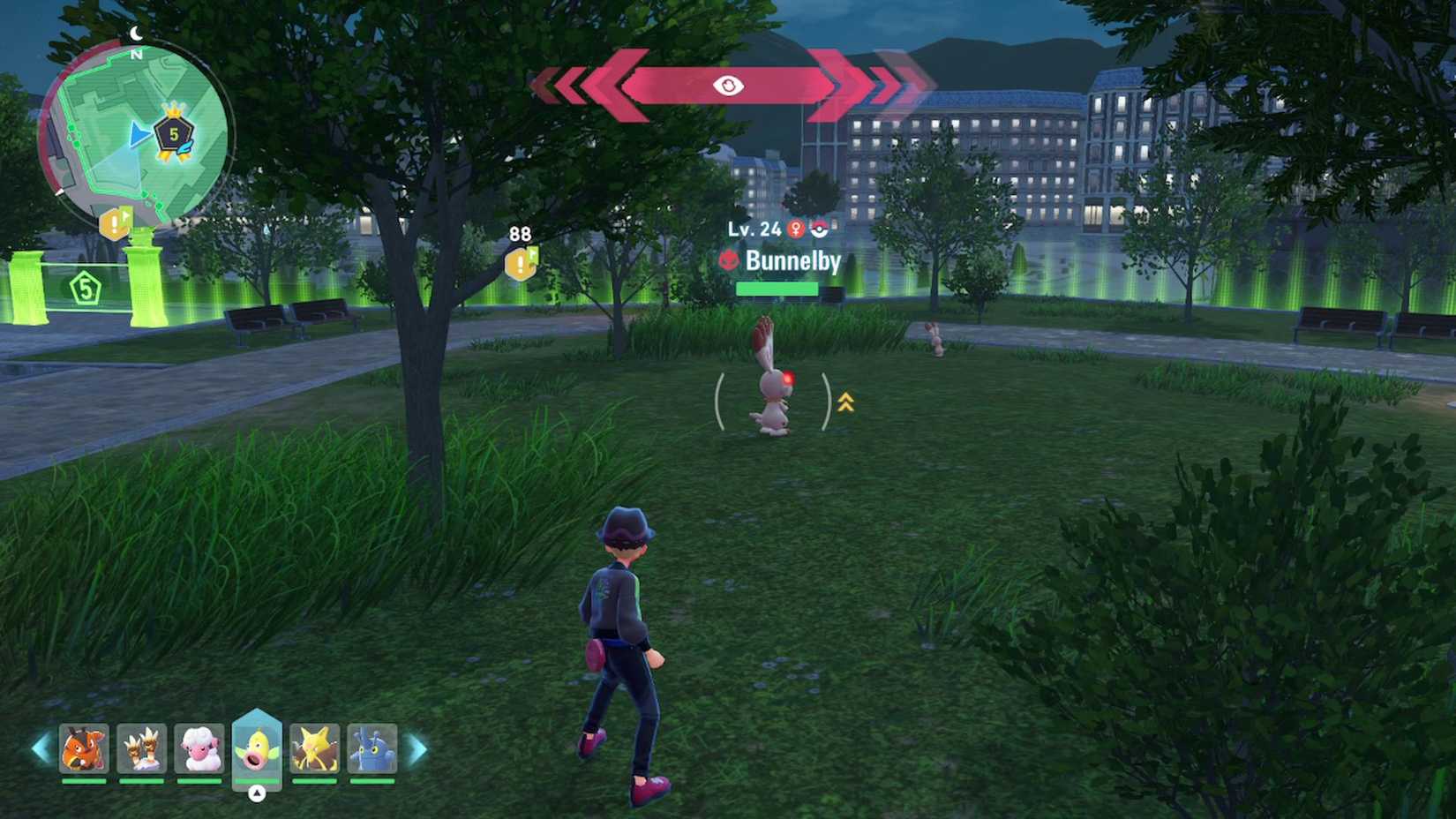This screenshot has height=819, width=1456.
Task: Select Dugtrio in the party lineup
Action: [x=142, y=748]
